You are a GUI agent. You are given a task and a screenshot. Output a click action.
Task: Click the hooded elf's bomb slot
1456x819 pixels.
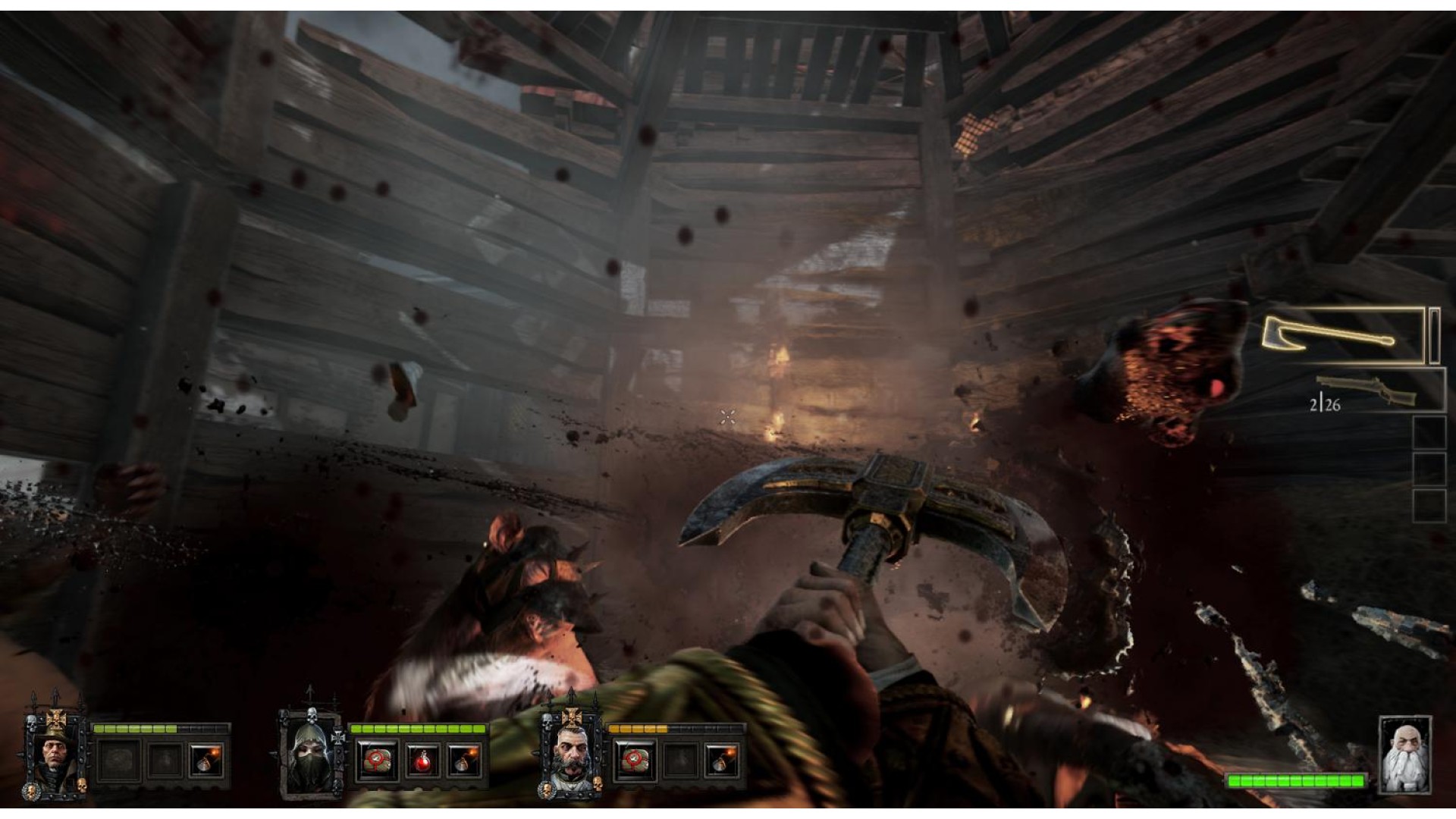coord(463,759)
